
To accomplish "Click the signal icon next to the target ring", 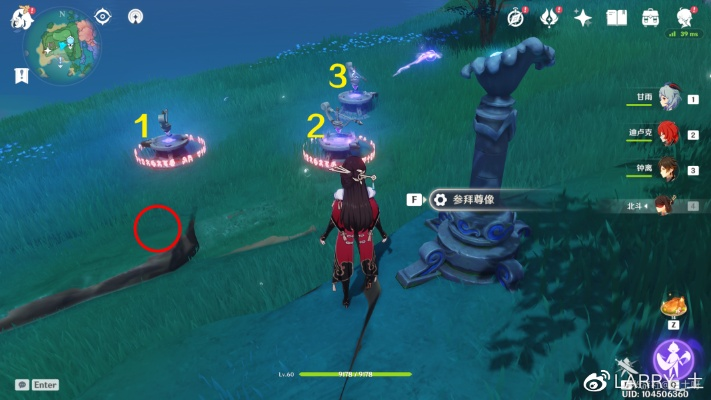I will point(136,16).
